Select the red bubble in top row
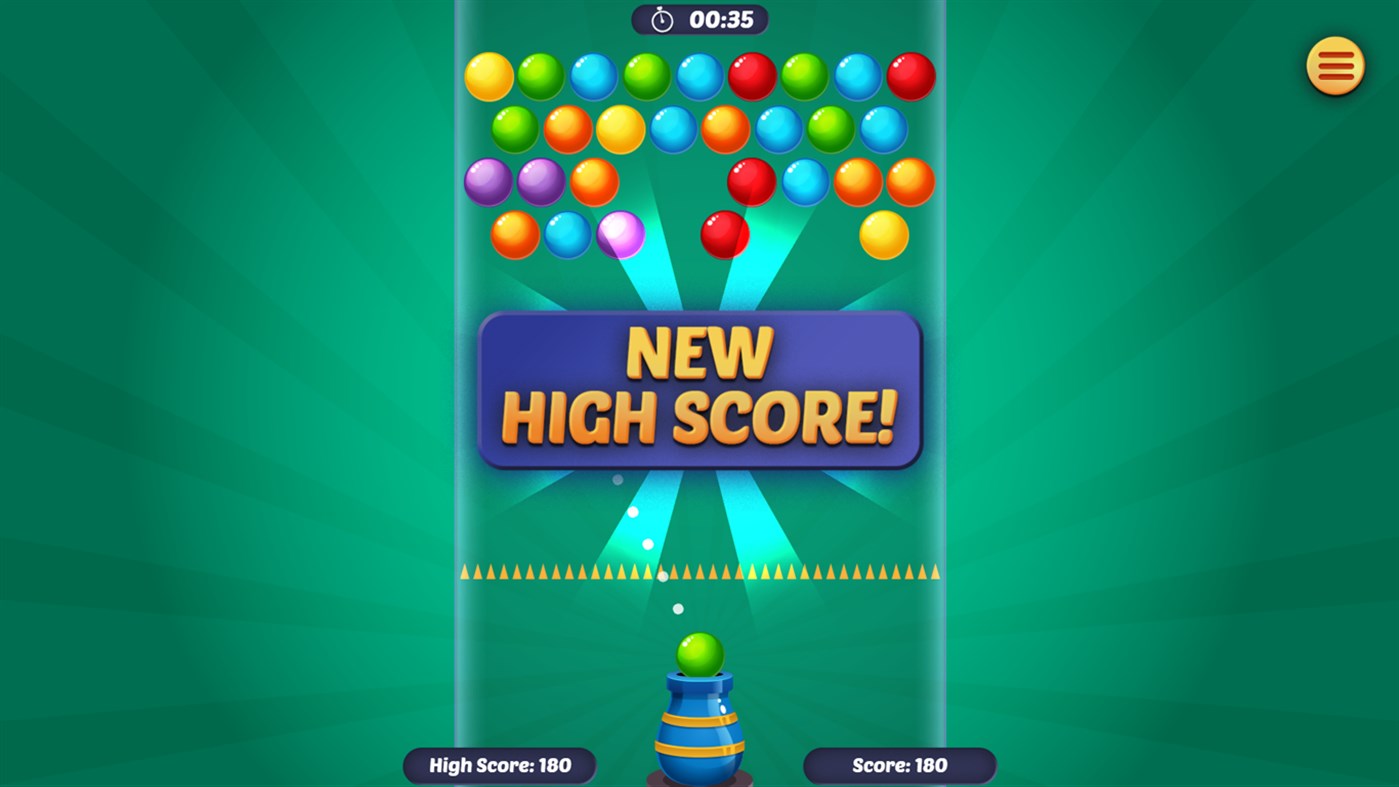This screenshot has width=1399, height=787. tap(753, 75)
